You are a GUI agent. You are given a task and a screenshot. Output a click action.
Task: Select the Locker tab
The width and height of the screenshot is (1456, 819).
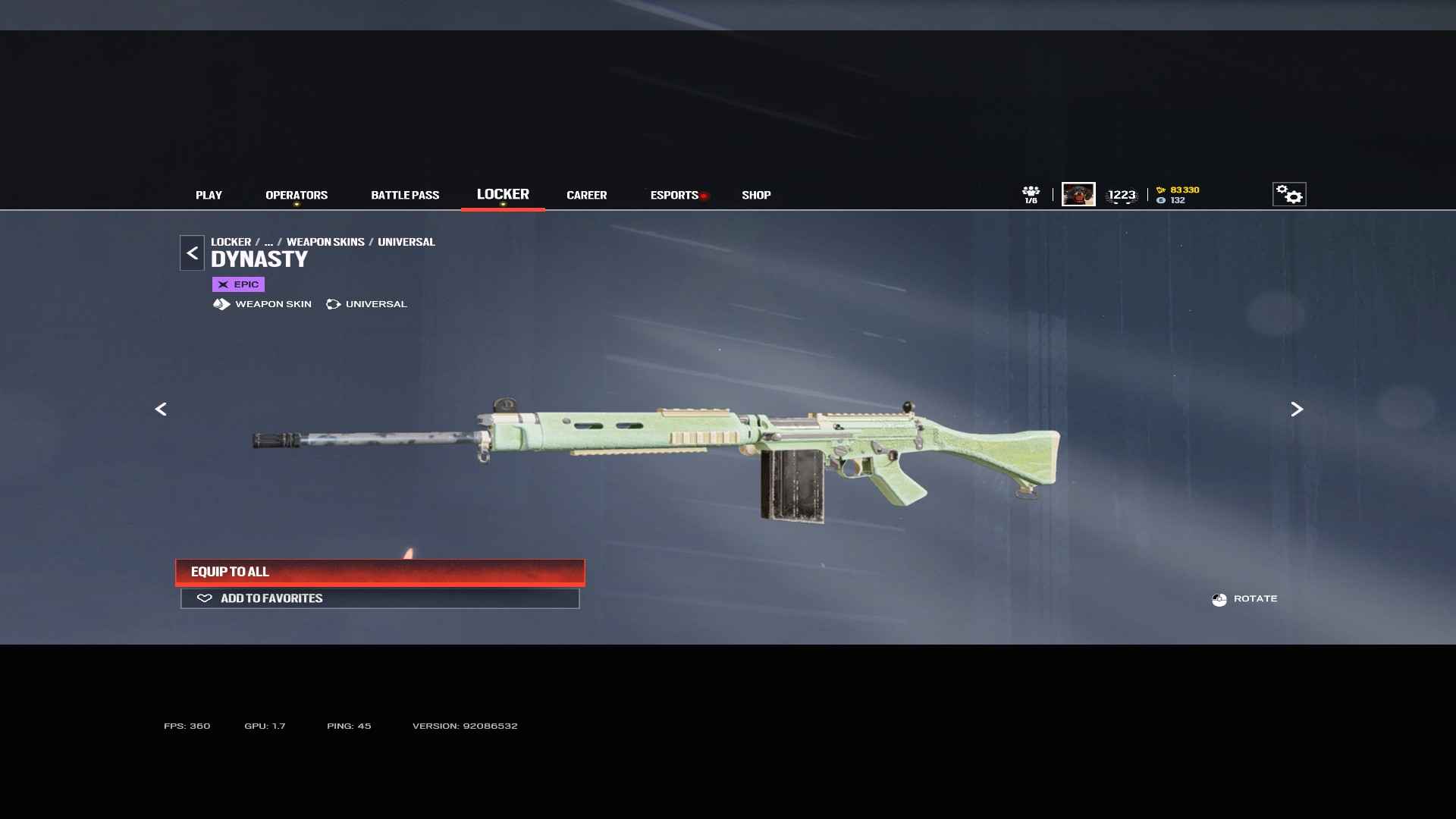503,194
